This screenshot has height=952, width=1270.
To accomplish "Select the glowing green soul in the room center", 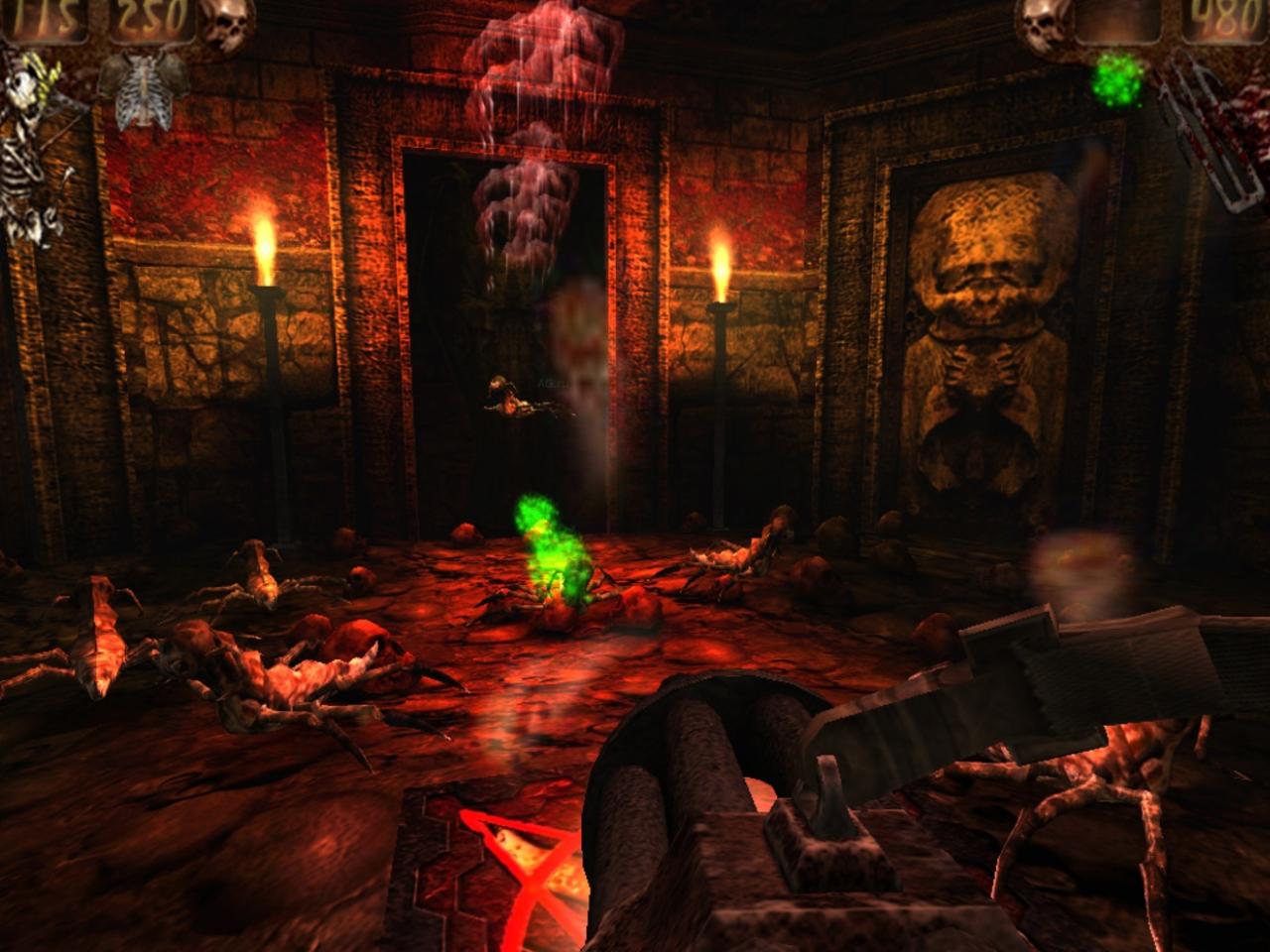I will tap(549, 550).
